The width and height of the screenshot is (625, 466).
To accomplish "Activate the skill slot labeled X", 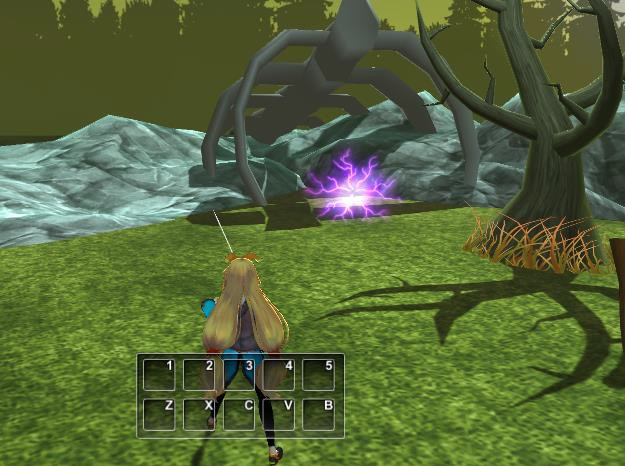I will [x=199, y=414].
